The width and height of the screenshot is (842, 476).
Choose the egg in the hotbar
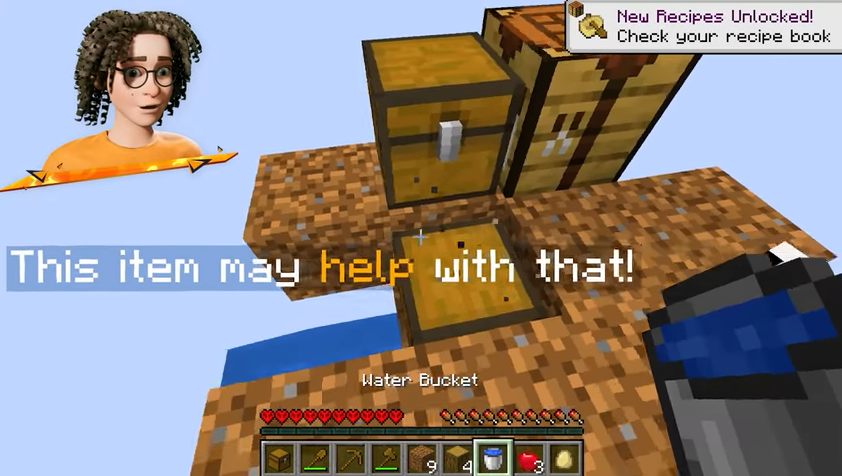coord(565,460)
